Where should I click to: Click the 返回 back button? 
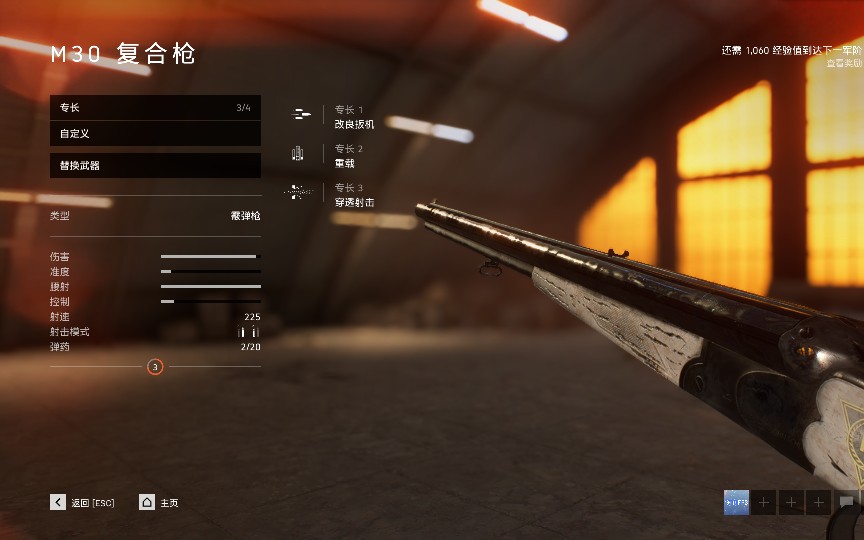click(x=82, y=503)
